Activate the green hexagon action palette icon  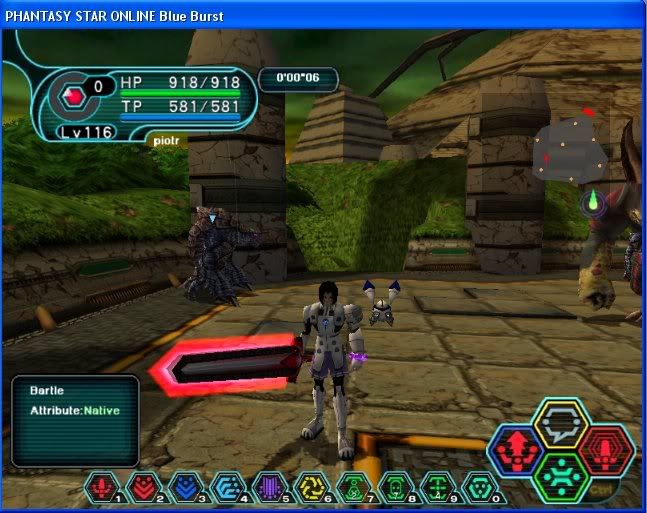pyautogui.click(x=560, y=473)
